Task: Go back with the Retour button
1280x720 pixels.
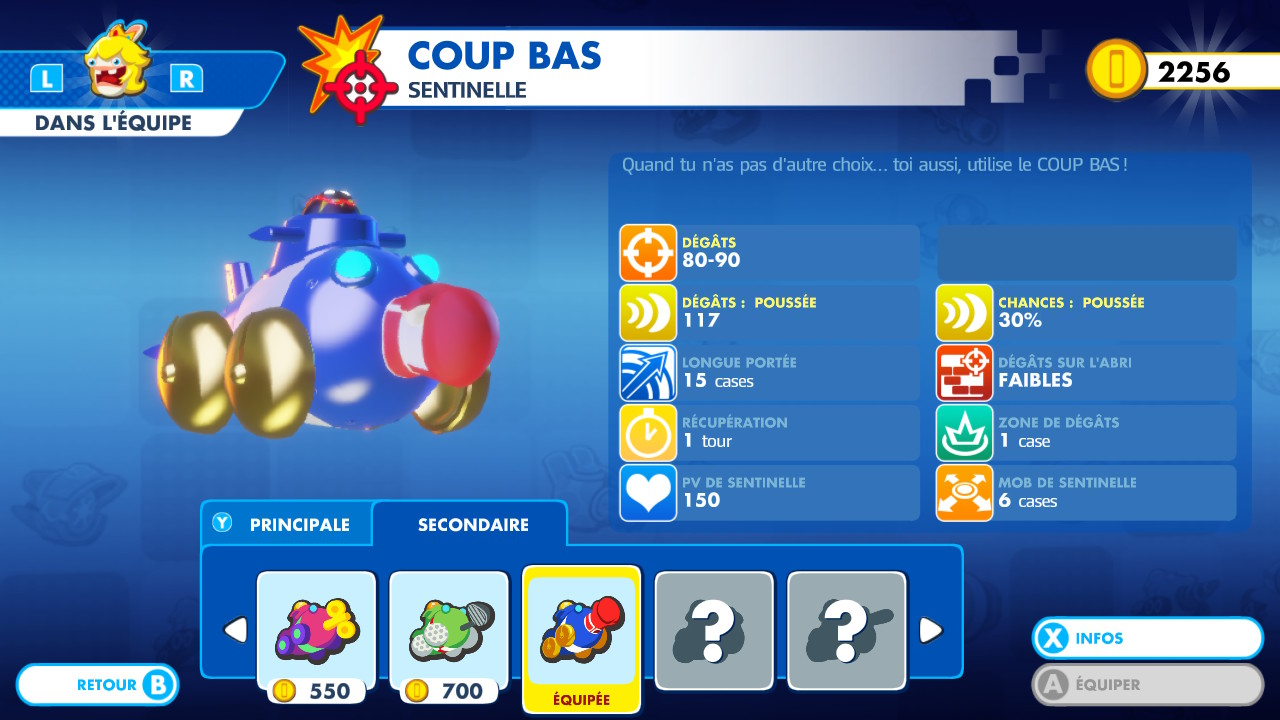Action: click(x=98, y=685)
